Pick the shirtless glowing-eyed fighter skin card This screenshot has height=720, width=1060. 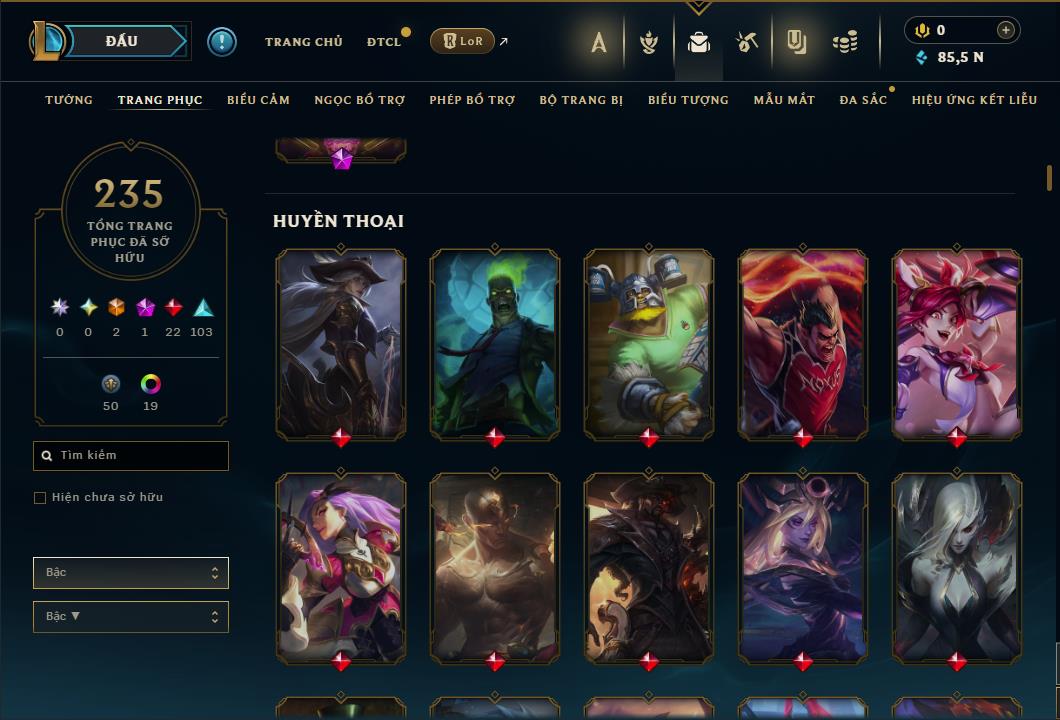(495, 566)
